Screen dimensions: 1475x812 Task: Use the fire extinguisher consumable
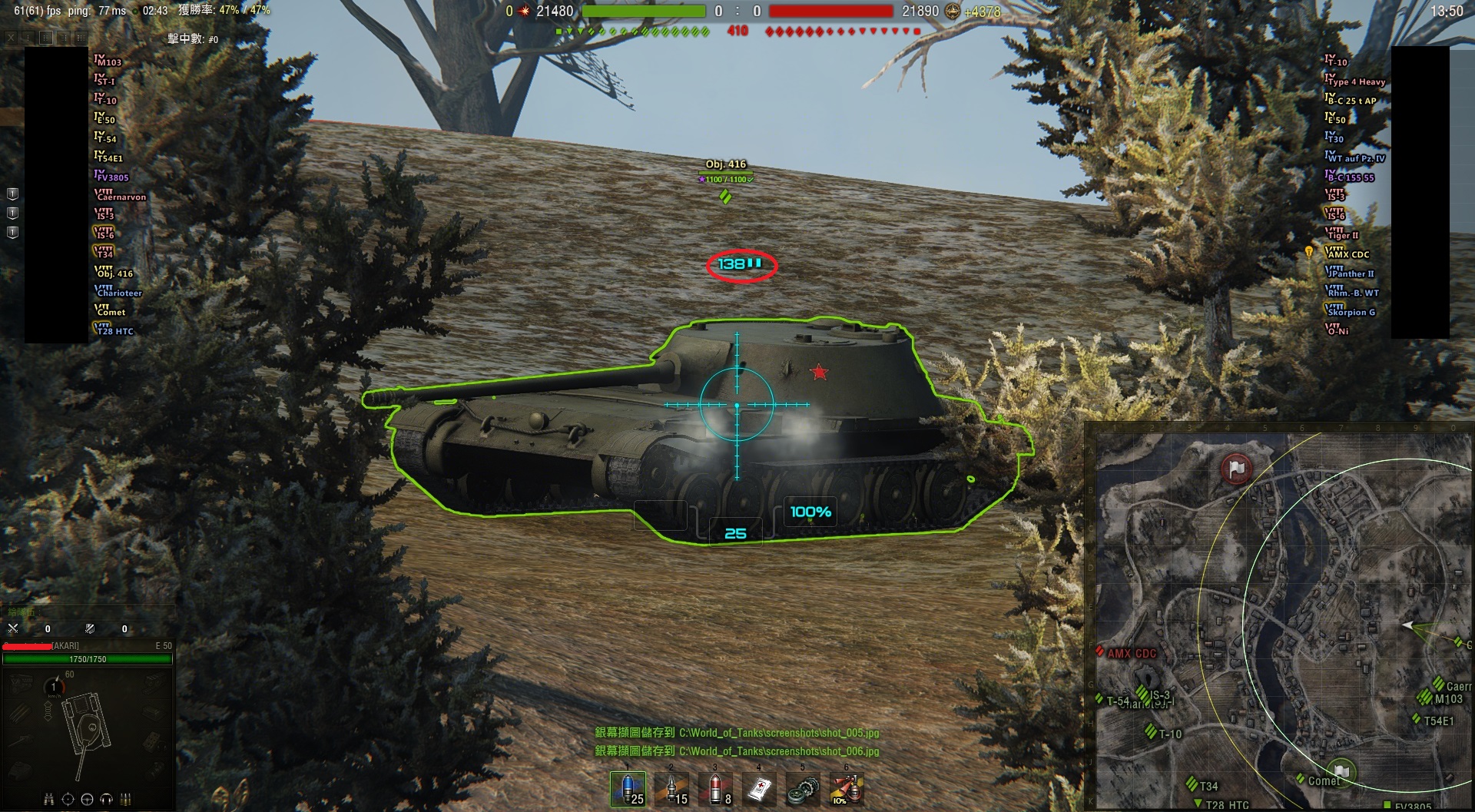[847, 789]
